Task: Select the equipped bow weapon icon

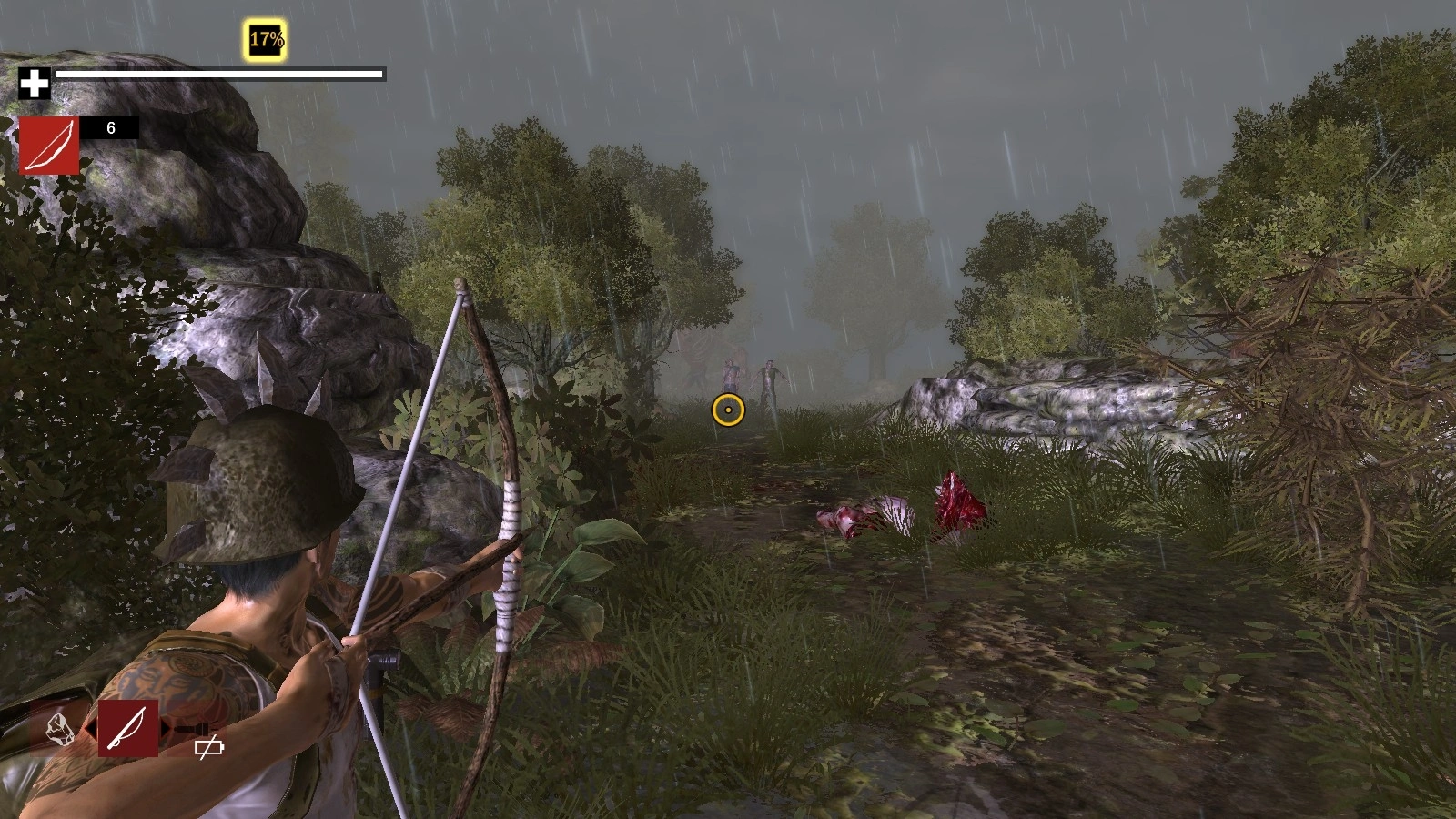Action: [49, 146]
